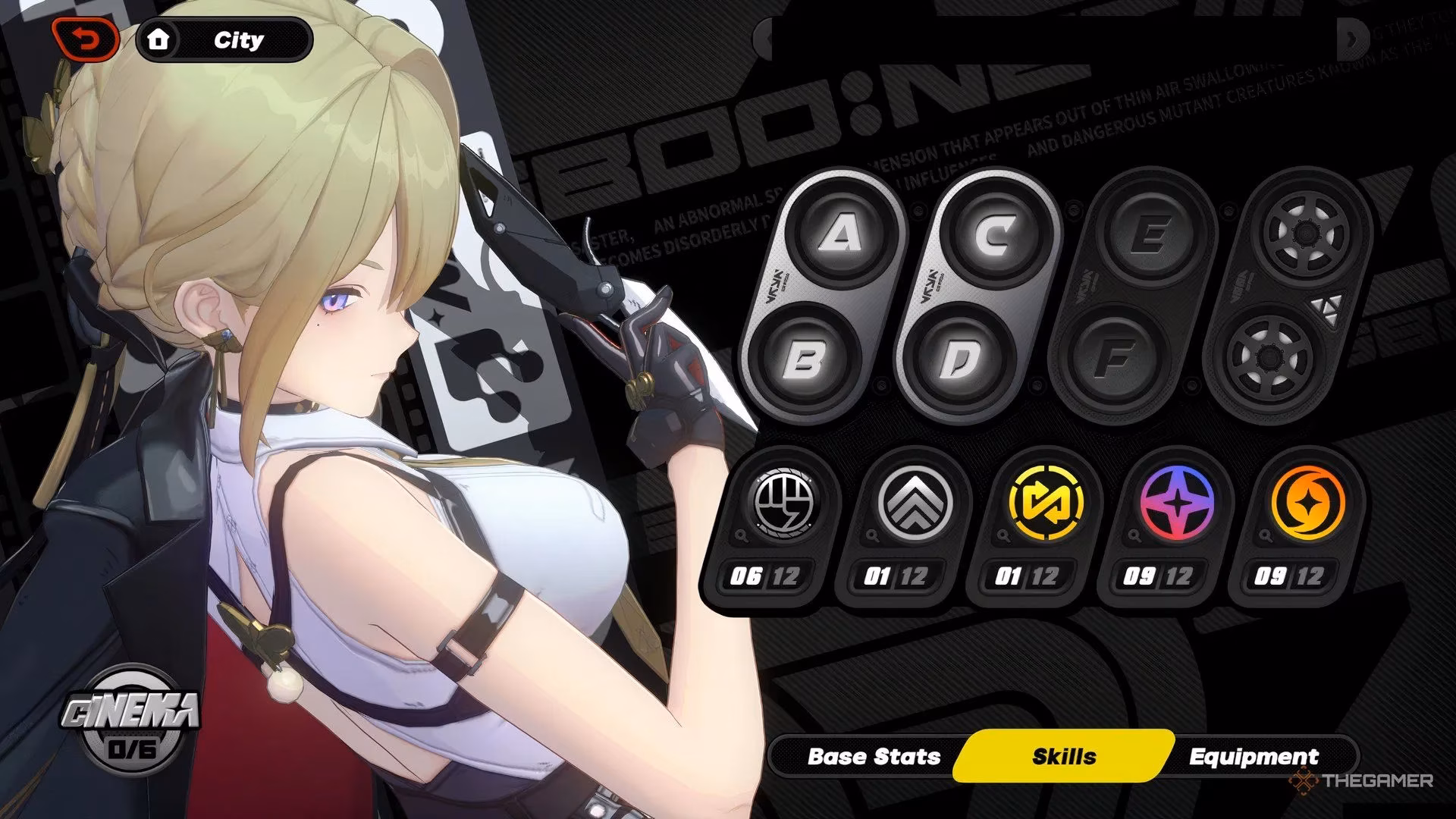Switch to the Base Stats tab
The width and height of the screenshot is (1456, 819).
coord(874,756)
